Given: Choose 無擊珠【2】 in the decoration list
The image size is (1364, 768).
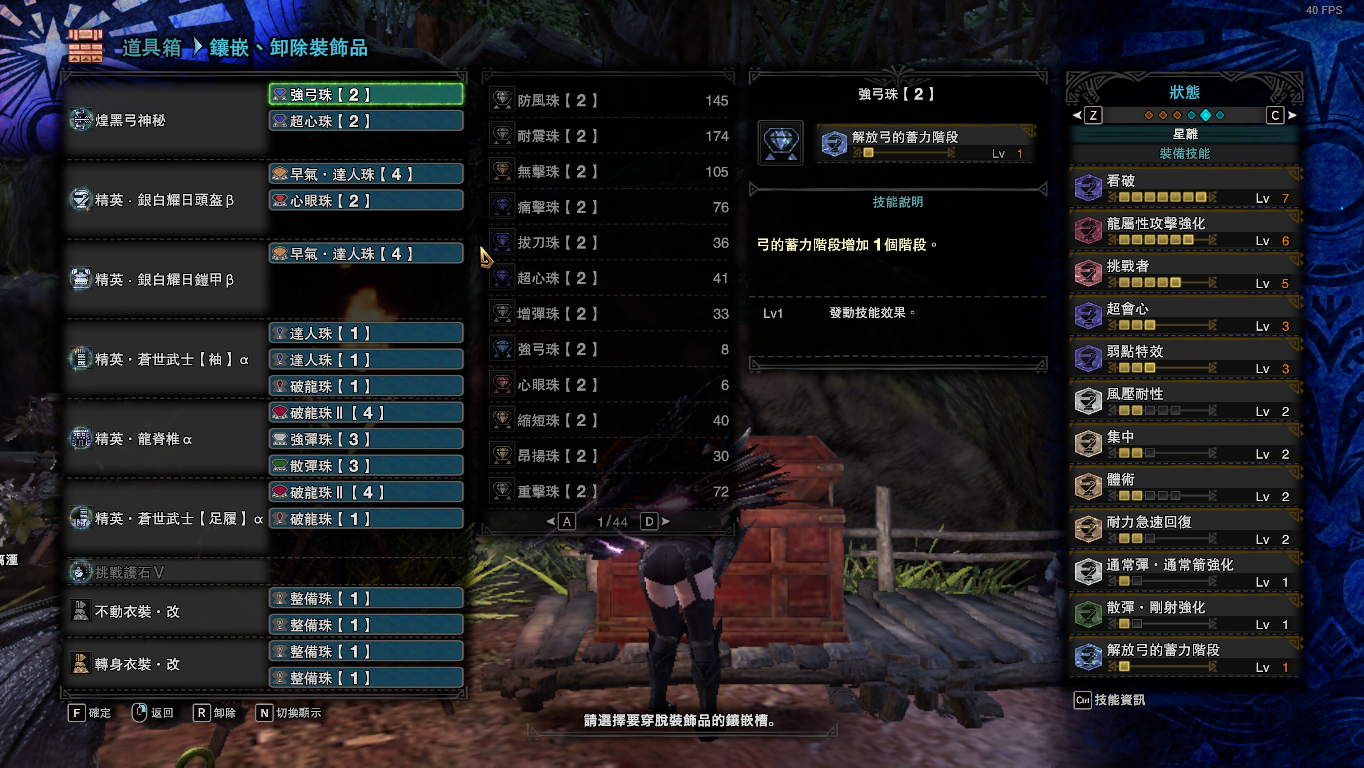Looking at the screenshot, I should (610, 172).
